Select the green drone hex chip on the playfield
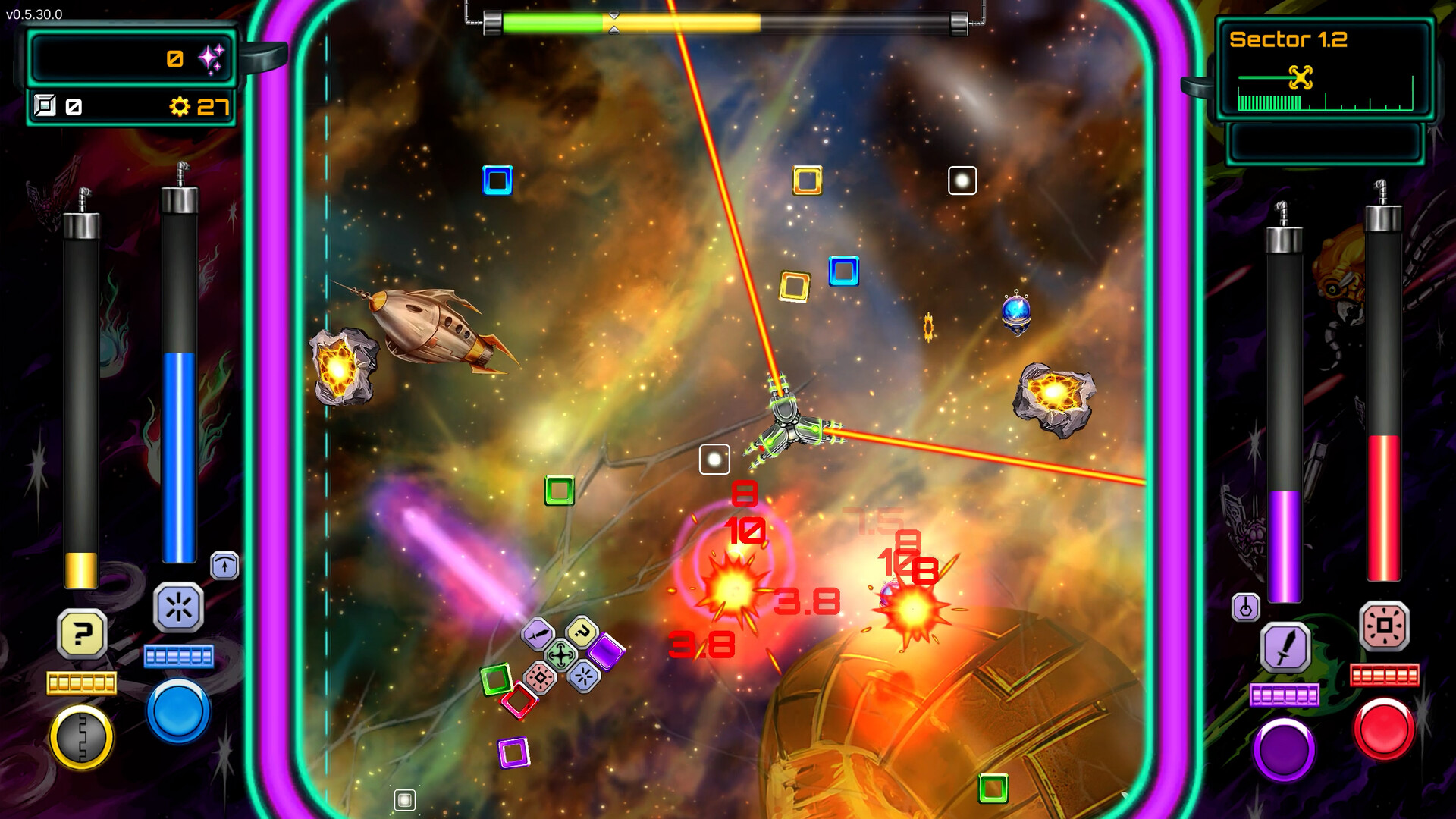Image resolution: width=1456 pixels, height=819 pixels. tap(560, 654)
